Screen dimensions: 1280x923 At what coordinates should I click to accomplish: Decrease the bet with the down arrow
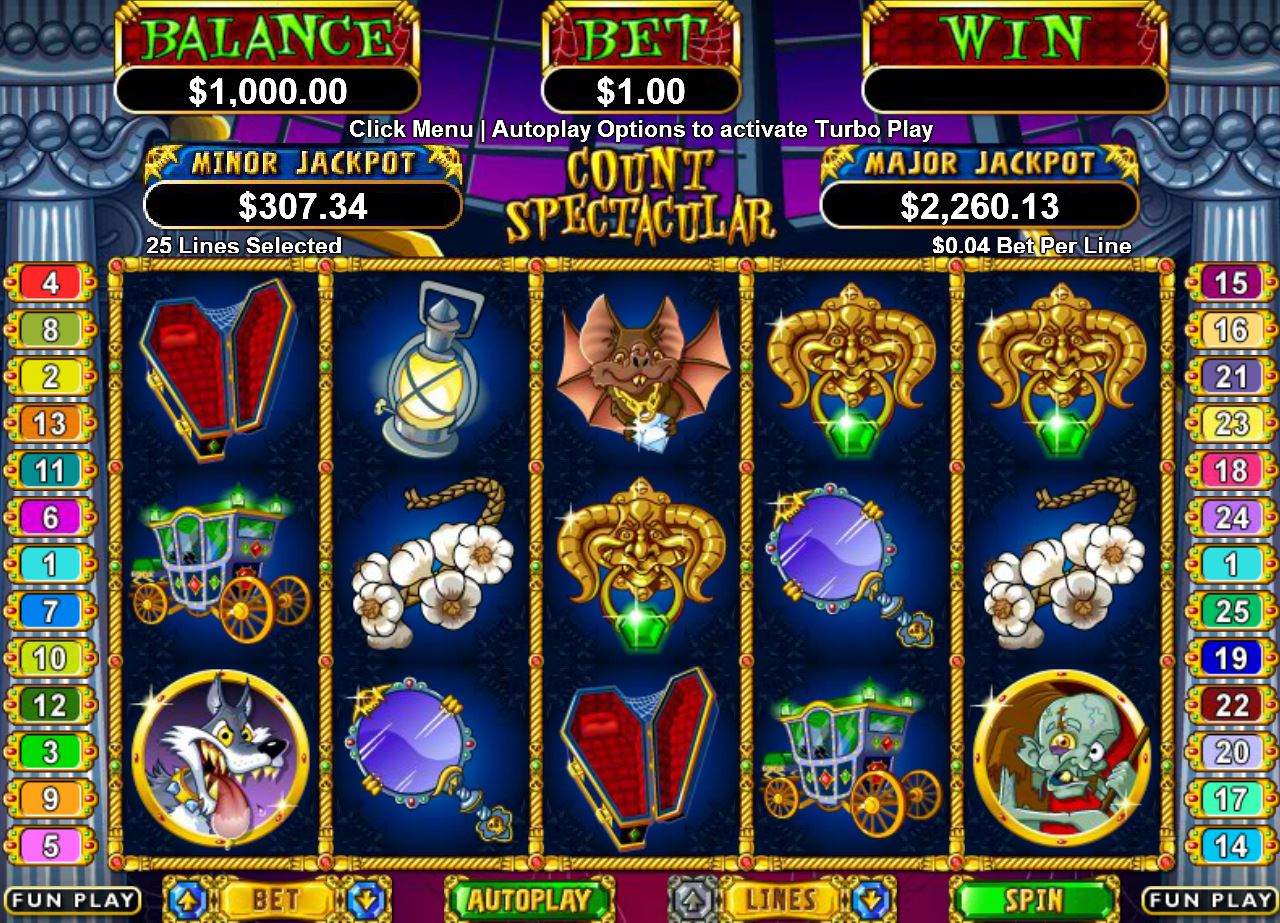365,899
